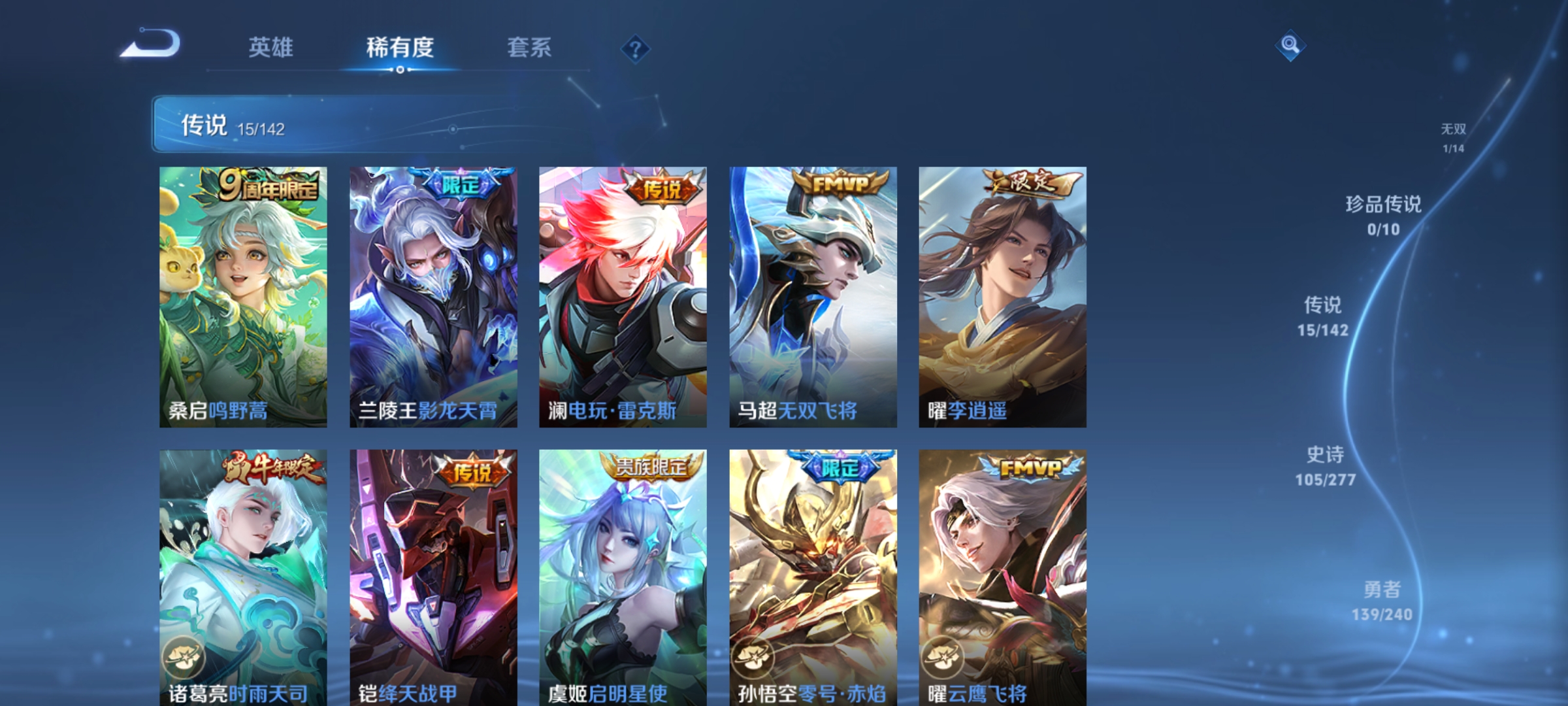Screen dimensions: 1568x706
Task: Click the glowing tab indicator under 稀有度
Action: [400, 69]
